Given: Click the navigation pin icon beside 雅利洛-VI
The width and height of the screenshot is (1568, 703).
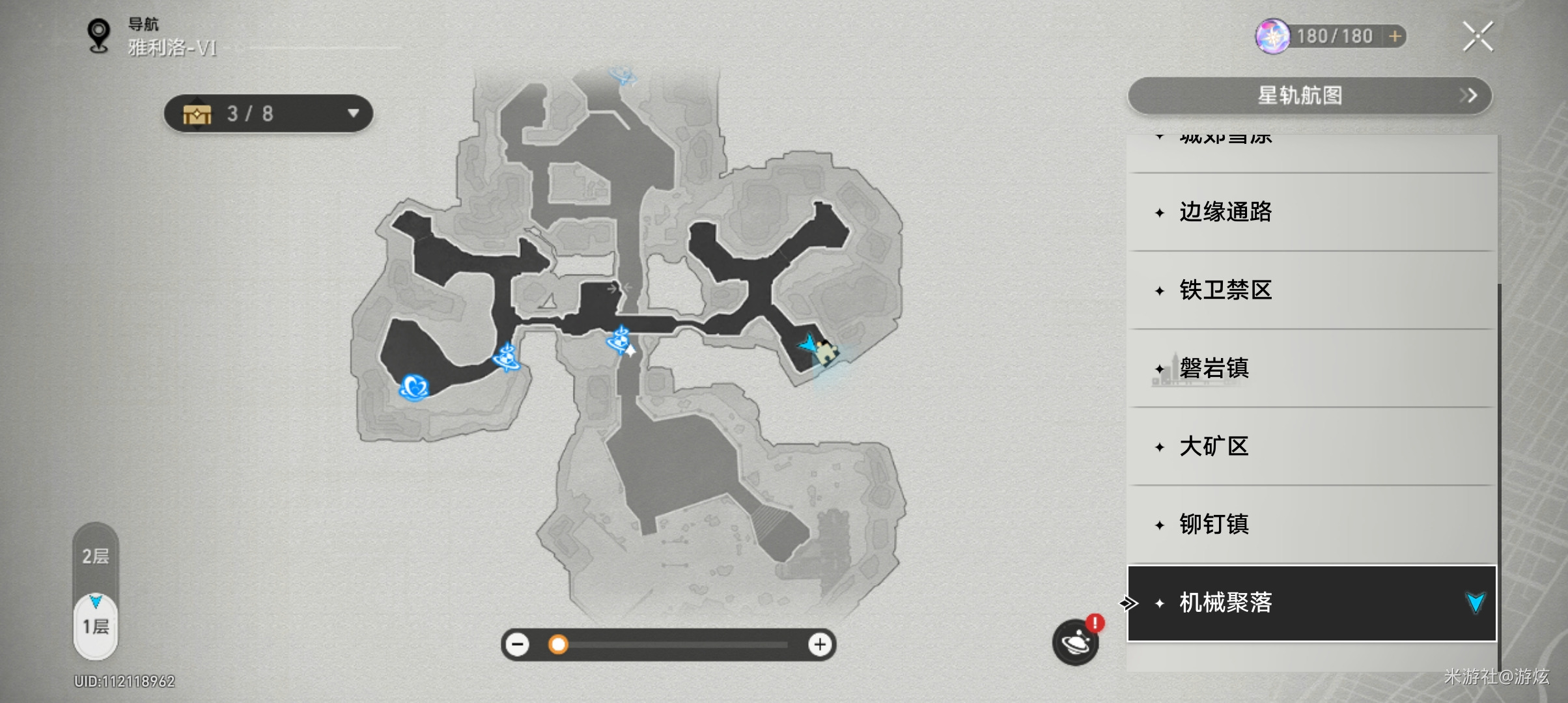Looking at the screenshot, I should pos(99,36).
